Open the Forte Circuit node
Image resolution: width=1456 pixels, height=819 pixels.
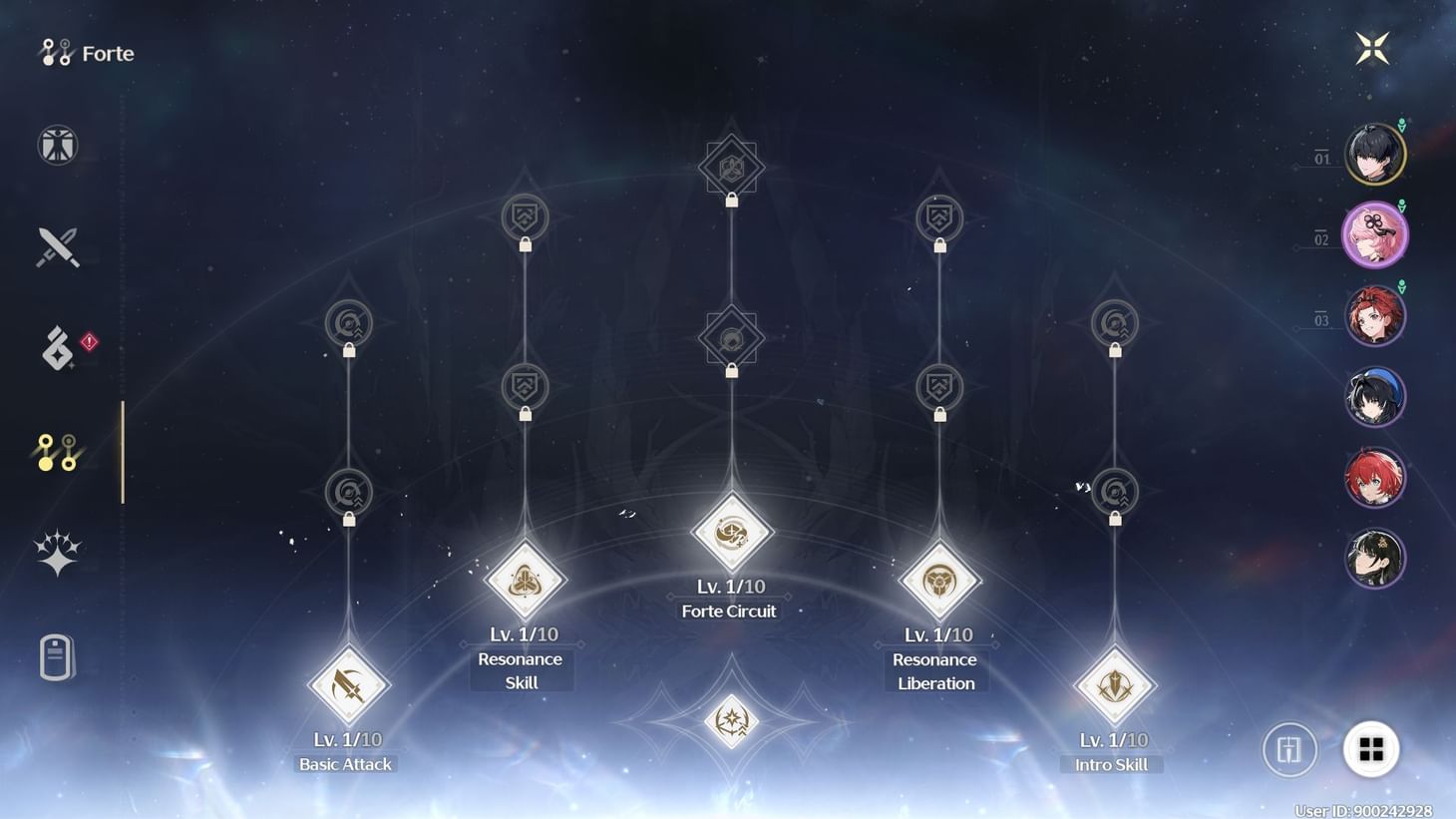(731, 532)
